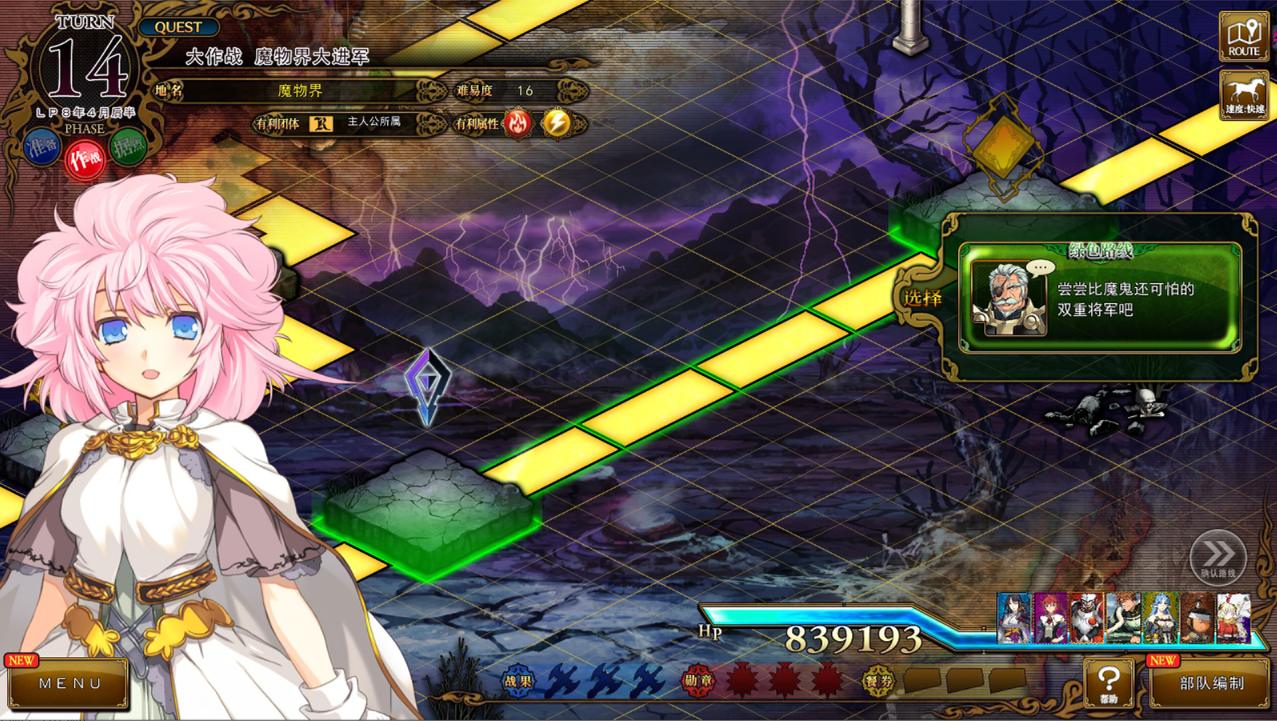The width and height of the screenshot is (1277, 721).
Task: Select the fire attribute icon
Action: click(x=518, y=123)
